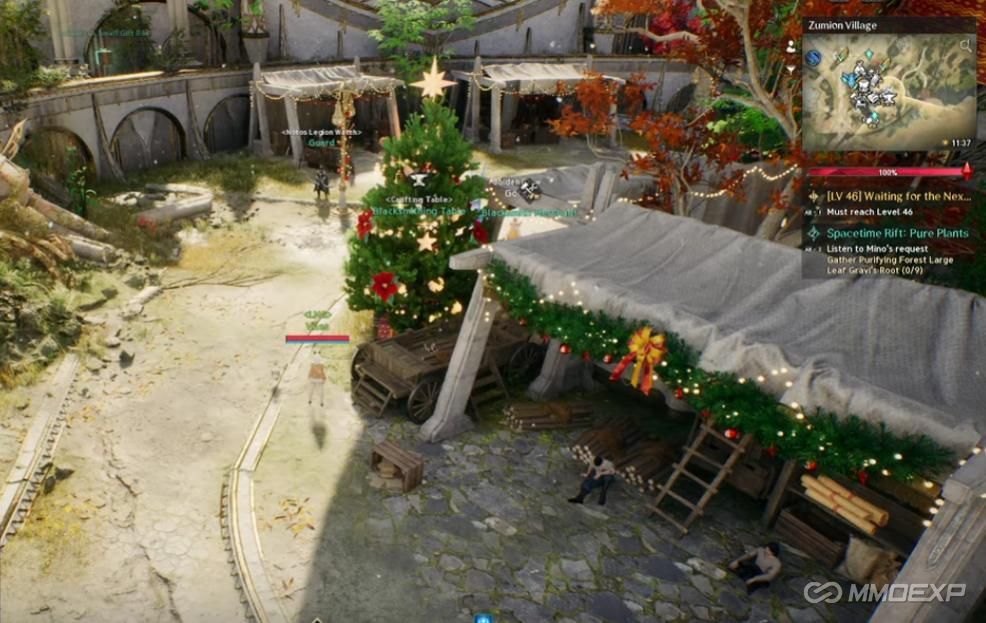Select the person icon beside the minimap
The width and height of the screenshot is (986, 623).
click(792, 46)
